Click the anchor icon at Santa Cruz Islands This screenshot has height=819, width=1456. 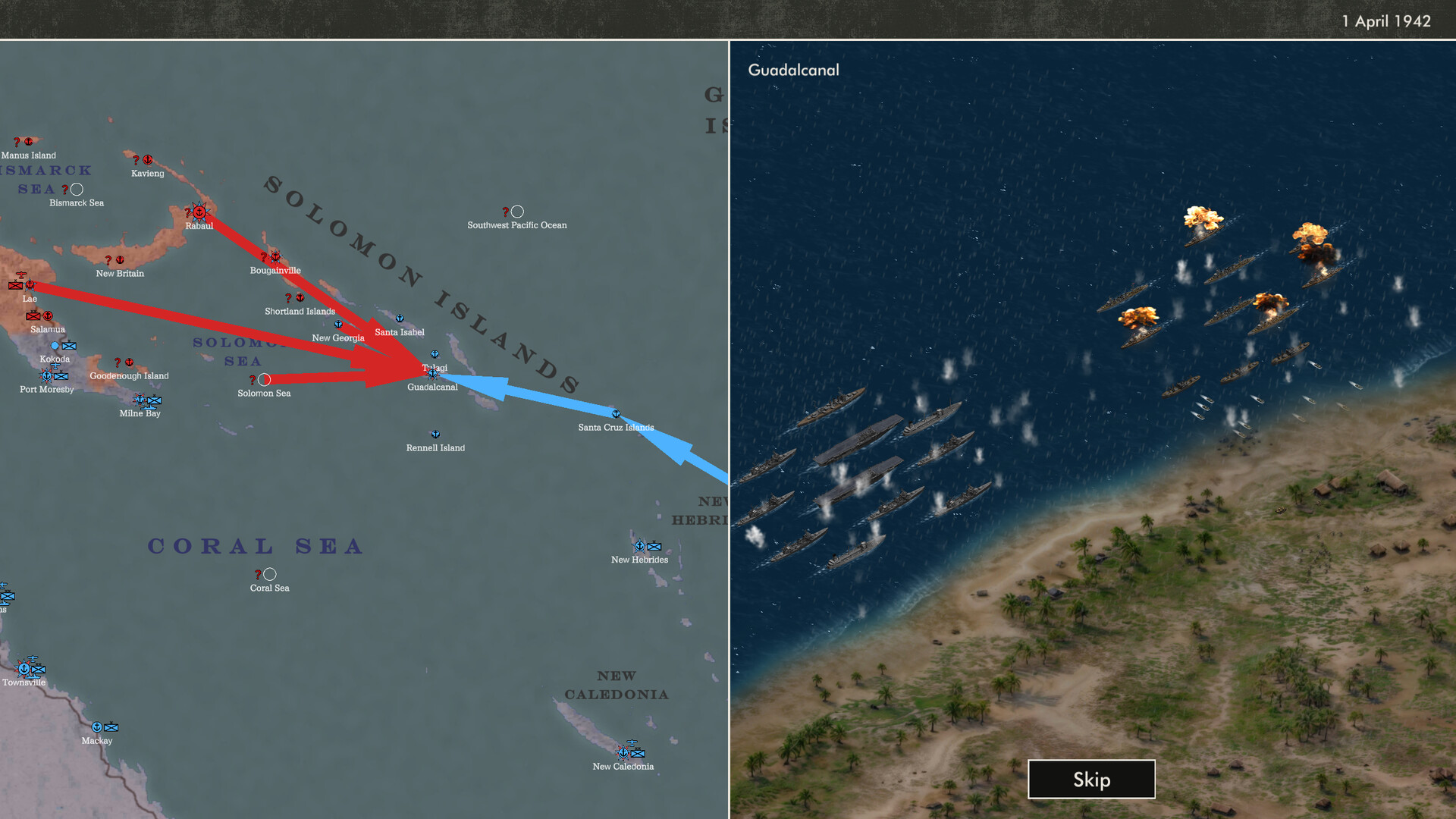(x=616, y=414)
